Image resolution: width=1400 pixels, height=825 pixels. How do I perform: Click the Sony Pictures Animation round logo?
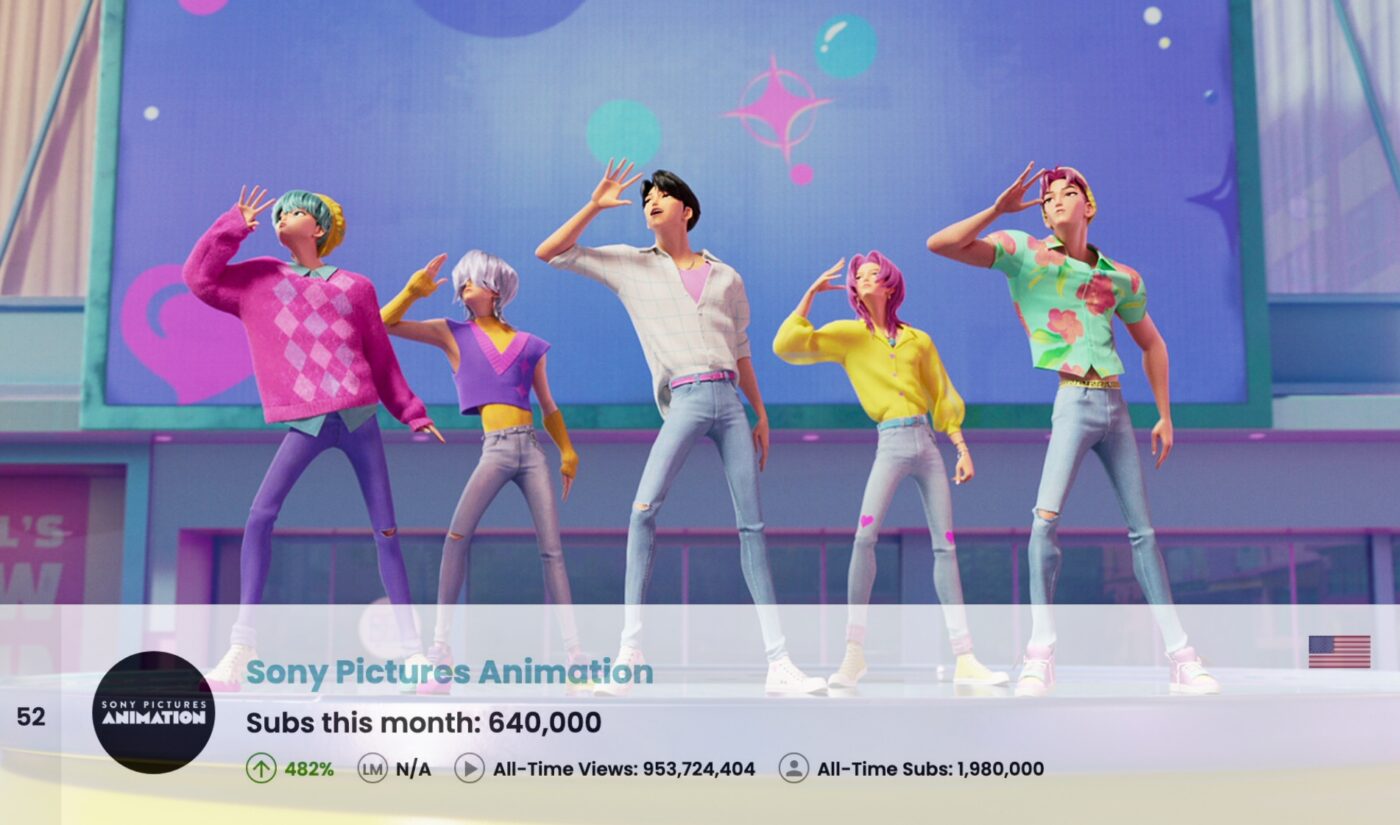point(153,712)
